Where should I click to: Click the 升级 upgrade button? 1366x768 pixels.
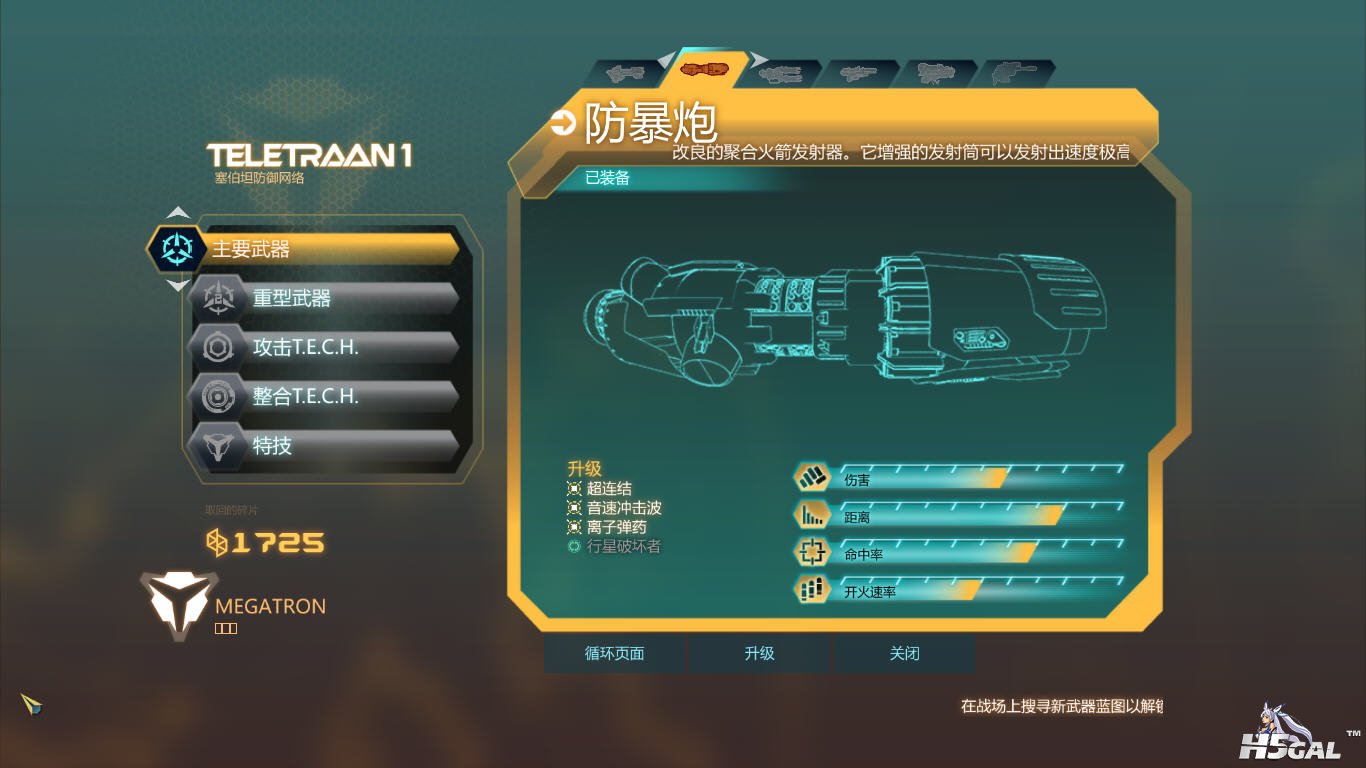click(x=759, y=654)
